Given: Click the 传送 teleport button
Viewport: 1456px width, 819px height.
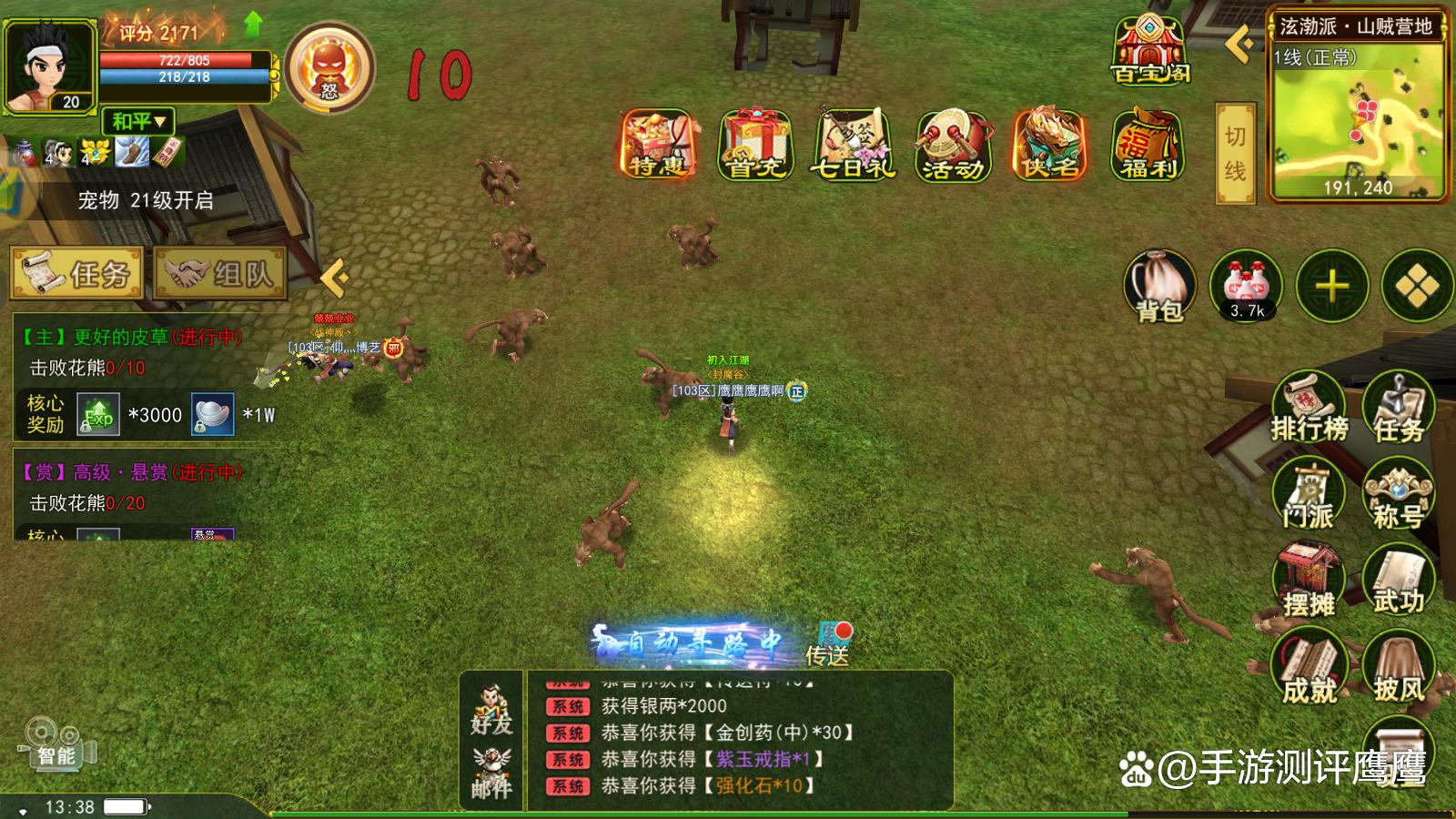Looking at the screenshot, I should click(827, 642).
